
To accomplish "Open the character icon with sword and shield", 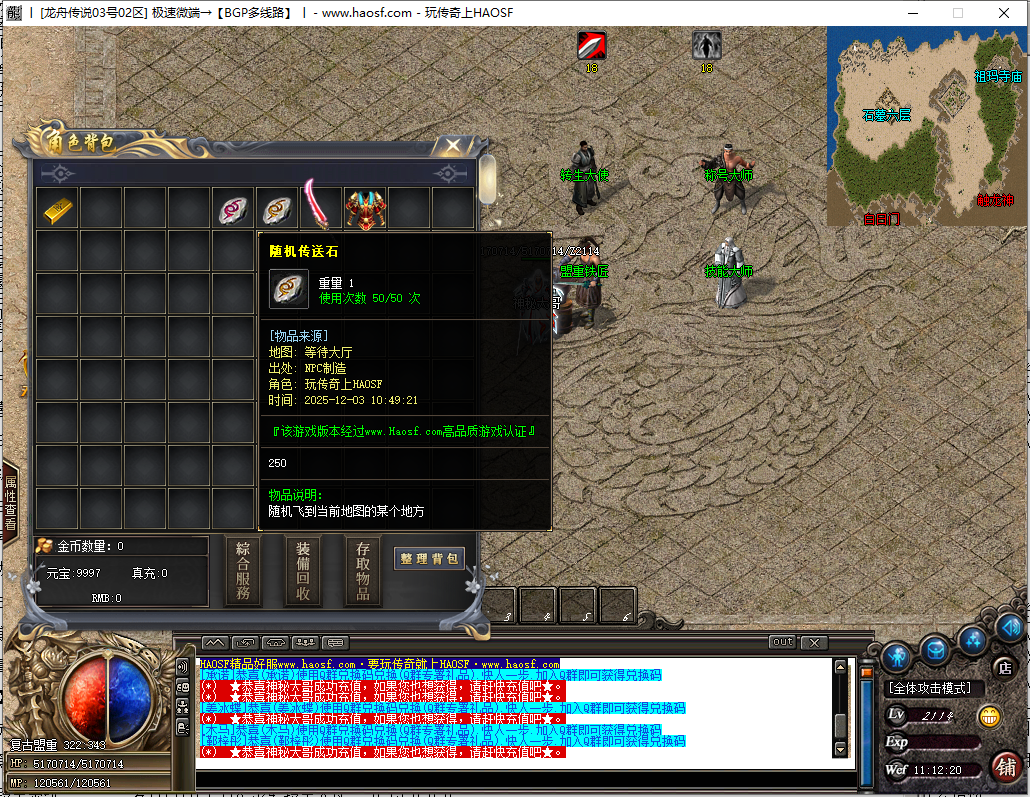I will (896, 656).
